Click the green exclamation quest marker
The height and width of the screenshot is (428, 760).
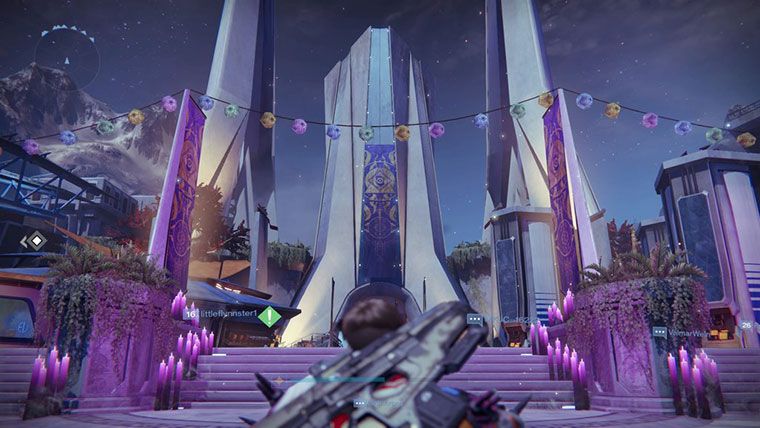(x=269, y=316)
